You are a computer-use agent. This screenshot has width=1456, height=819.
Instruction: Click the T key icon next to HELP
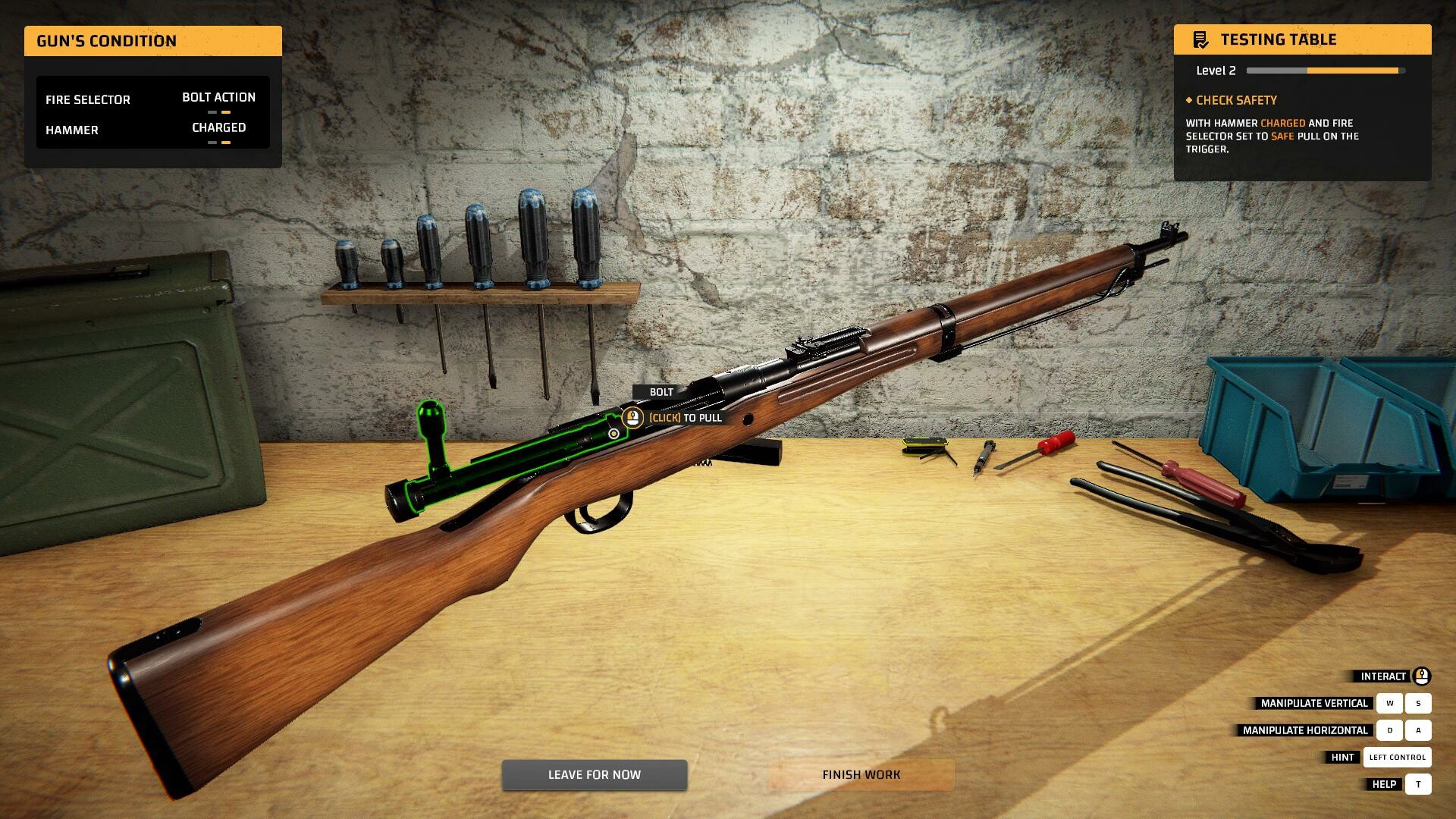click(x=1417, y=783)
